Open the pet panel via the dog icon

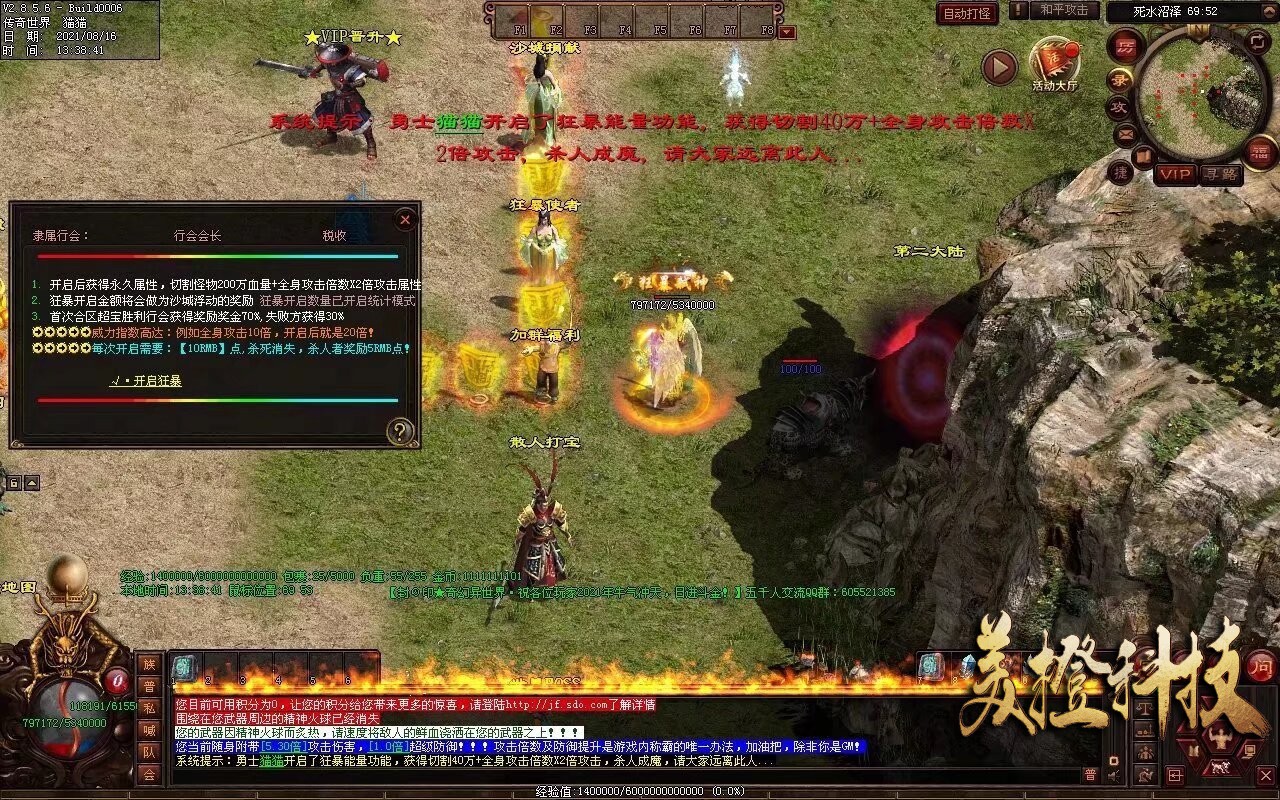1220,766
